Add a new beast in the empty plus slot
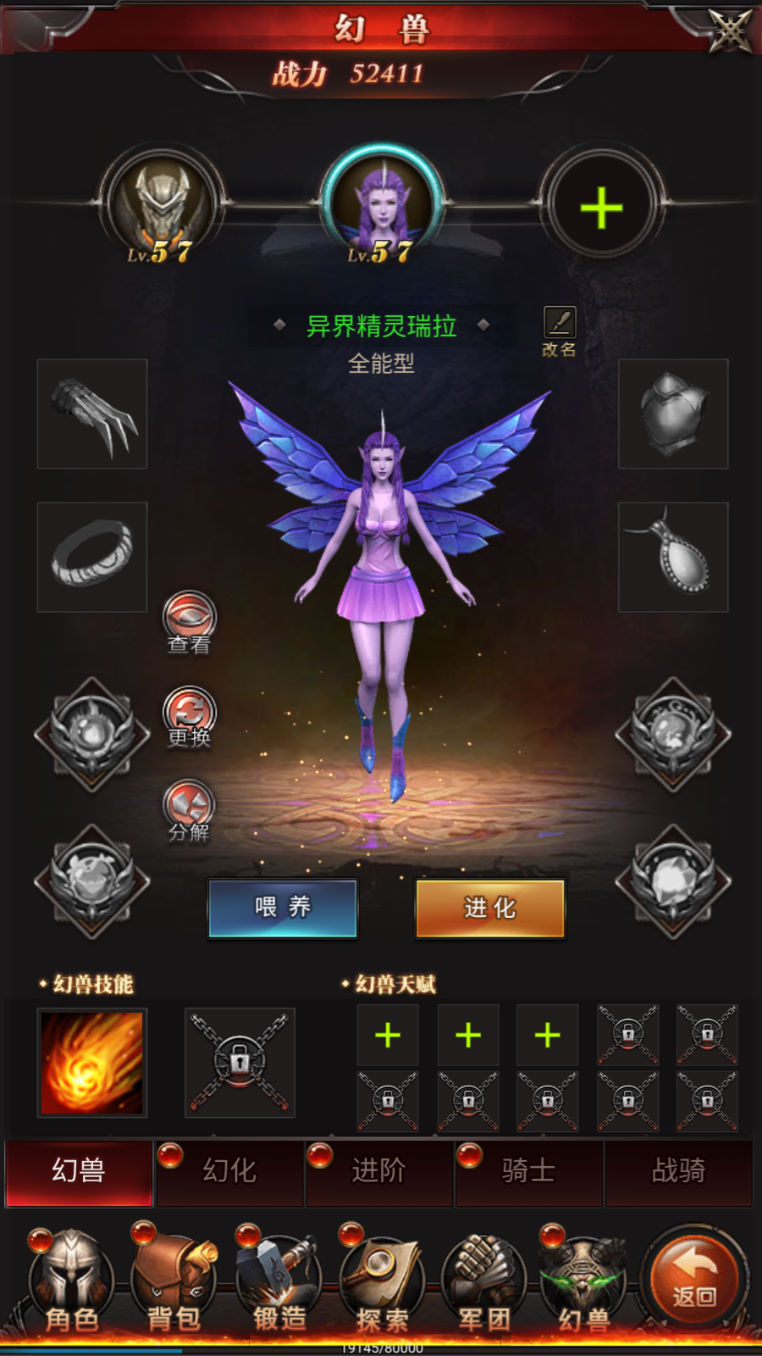This screenshot has width=762, height=1356. click(601, 207)
